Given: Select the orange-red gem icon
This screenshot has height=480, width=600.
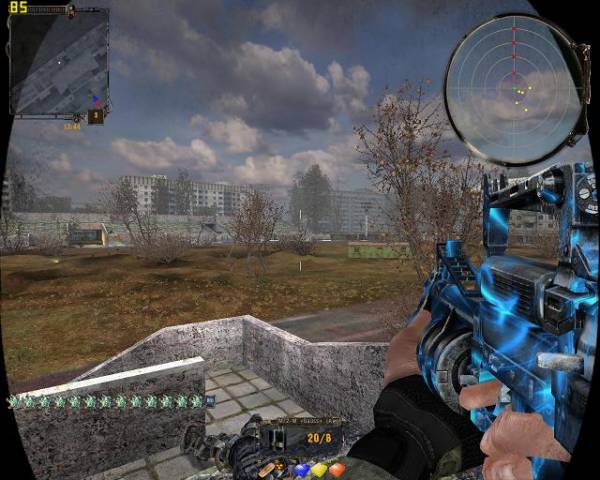Looking at the screenshot, I should 337,469.
